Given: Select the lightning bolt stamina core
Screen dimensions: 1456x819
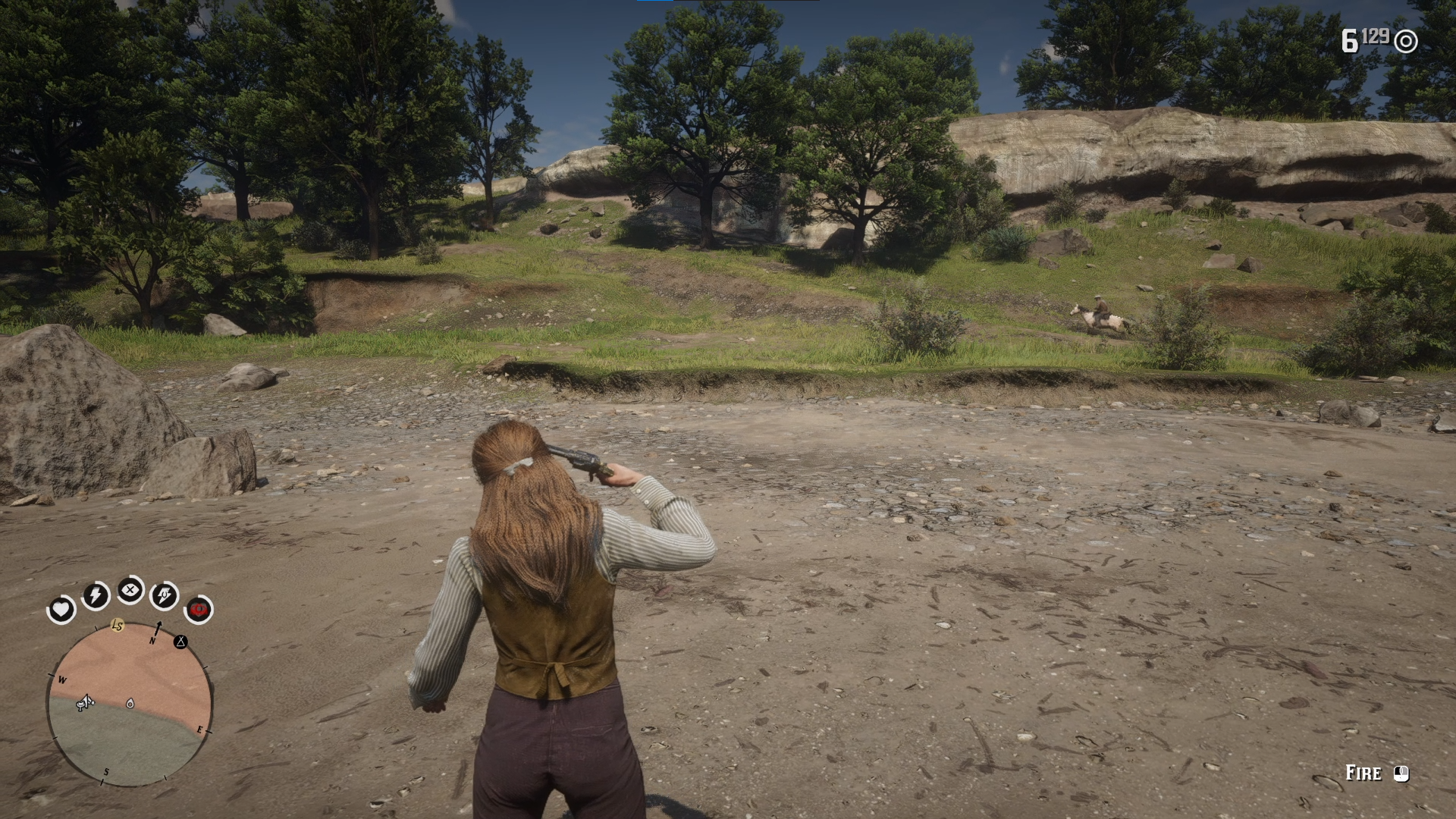Looking at the screenshot, I should click(x=96, y=596).
